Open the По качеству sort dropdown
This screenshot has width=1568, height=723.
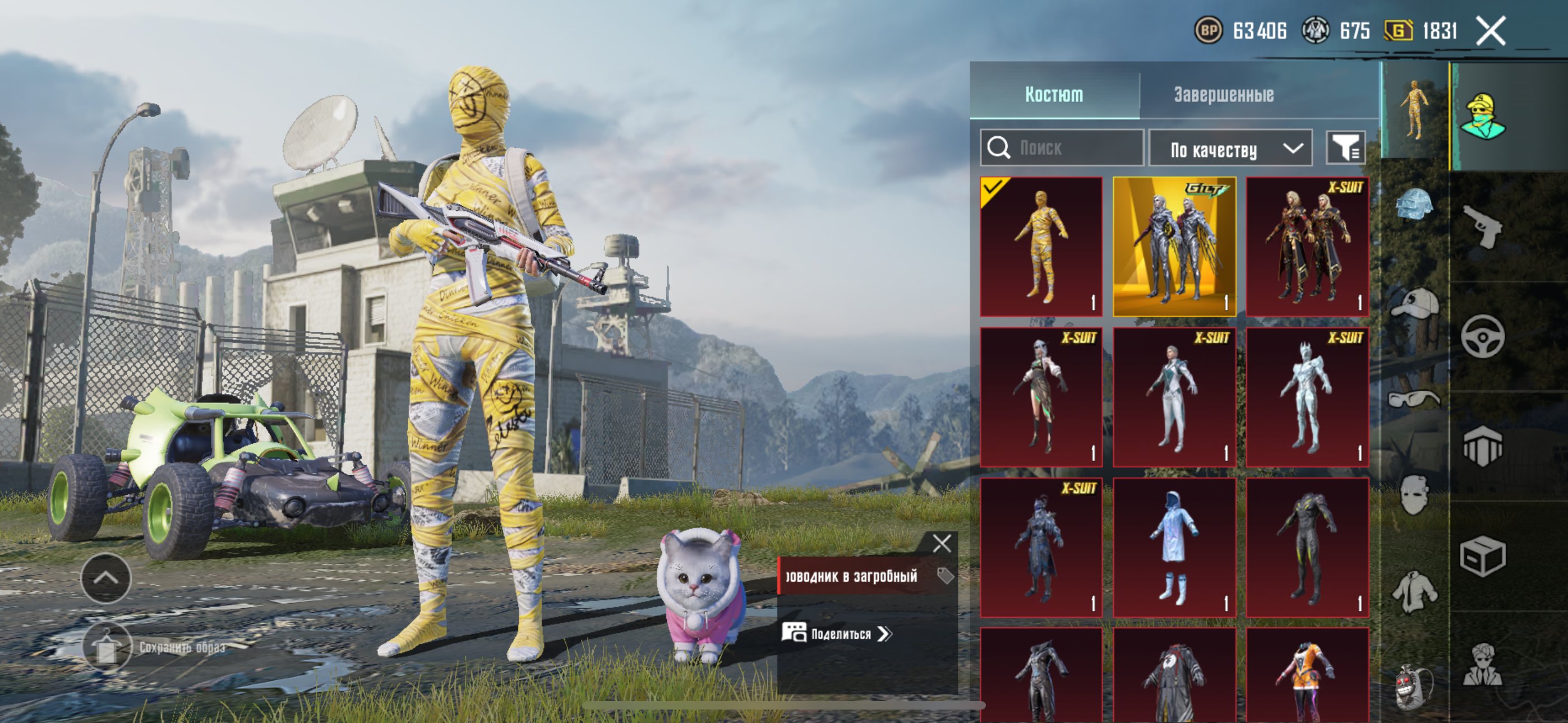[x=1230, y=149]
